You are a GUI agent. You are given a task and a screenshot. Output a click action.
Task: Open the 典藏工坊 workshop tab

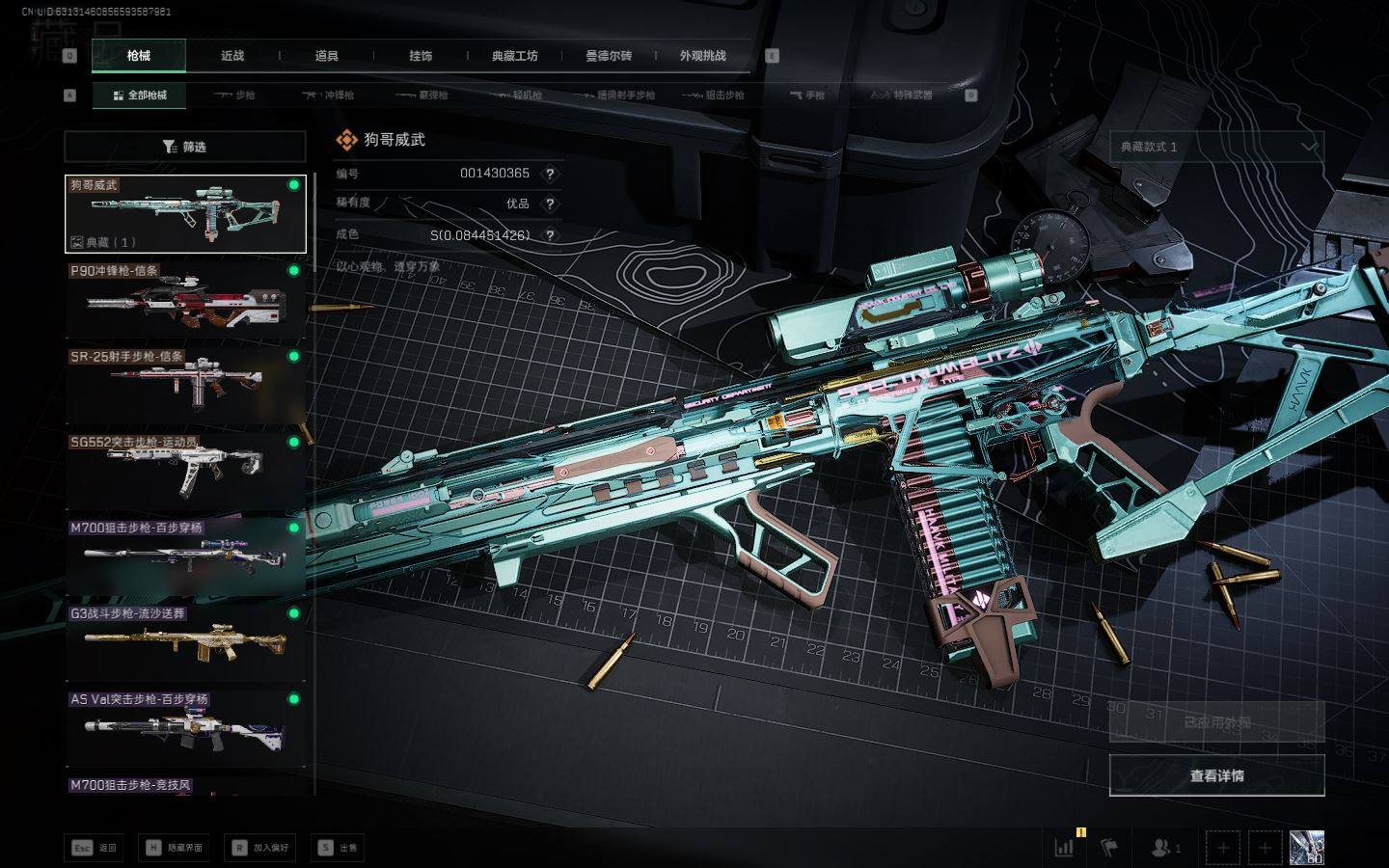(x=514, y=56)
